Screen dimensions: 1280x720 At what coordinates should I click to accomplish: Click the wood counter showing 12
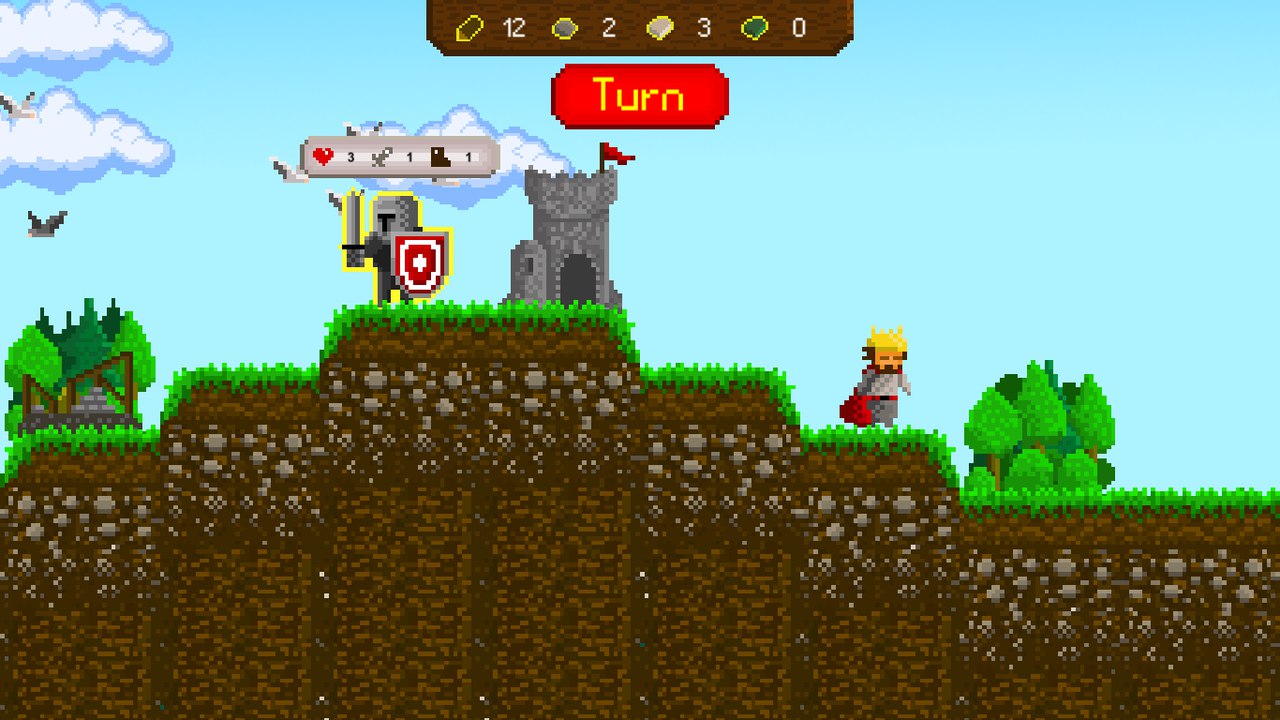514,28
